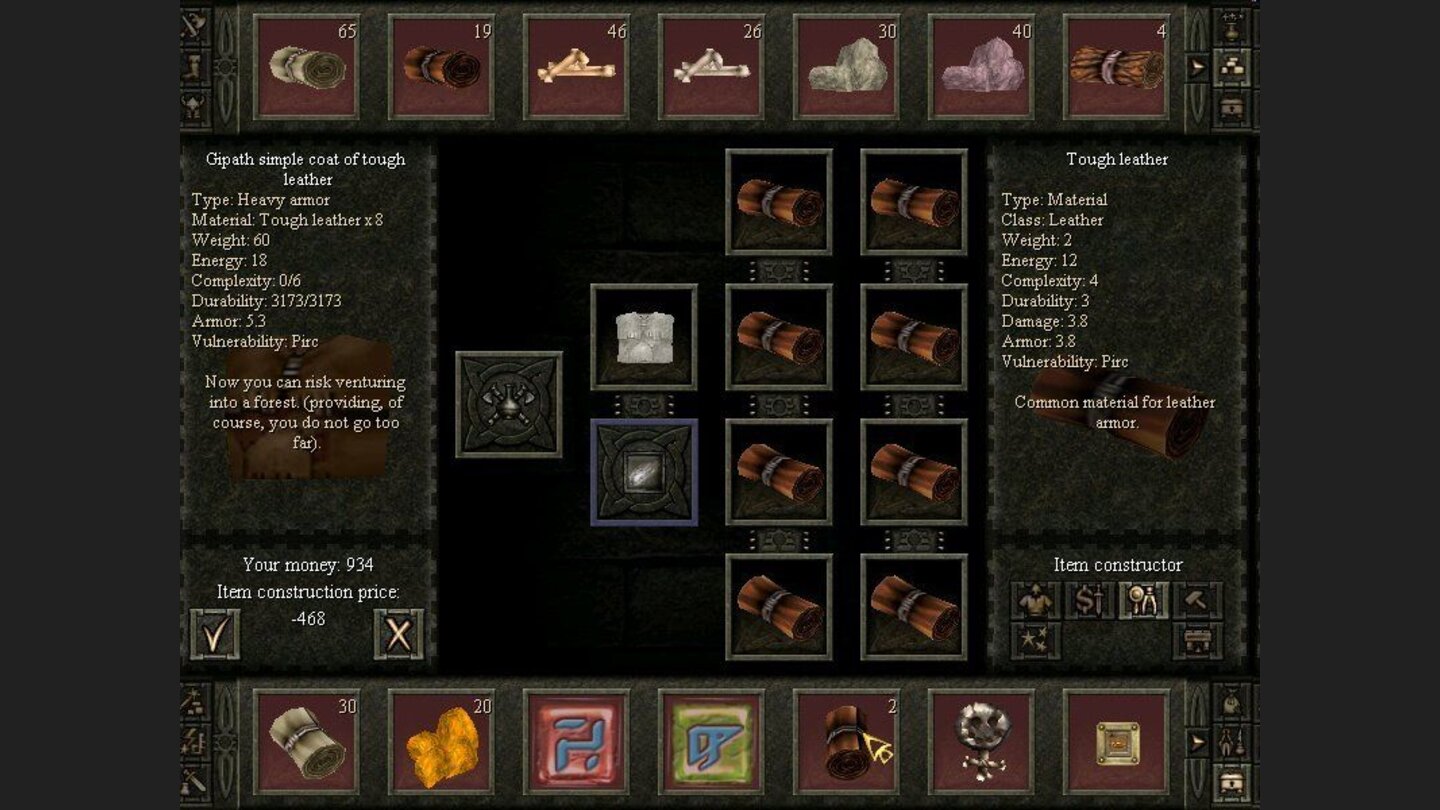This screenshot has height=810, width=1440.
Task: Click the dollar-and-sword sell icon
Action: click(x=1090, y=600)
